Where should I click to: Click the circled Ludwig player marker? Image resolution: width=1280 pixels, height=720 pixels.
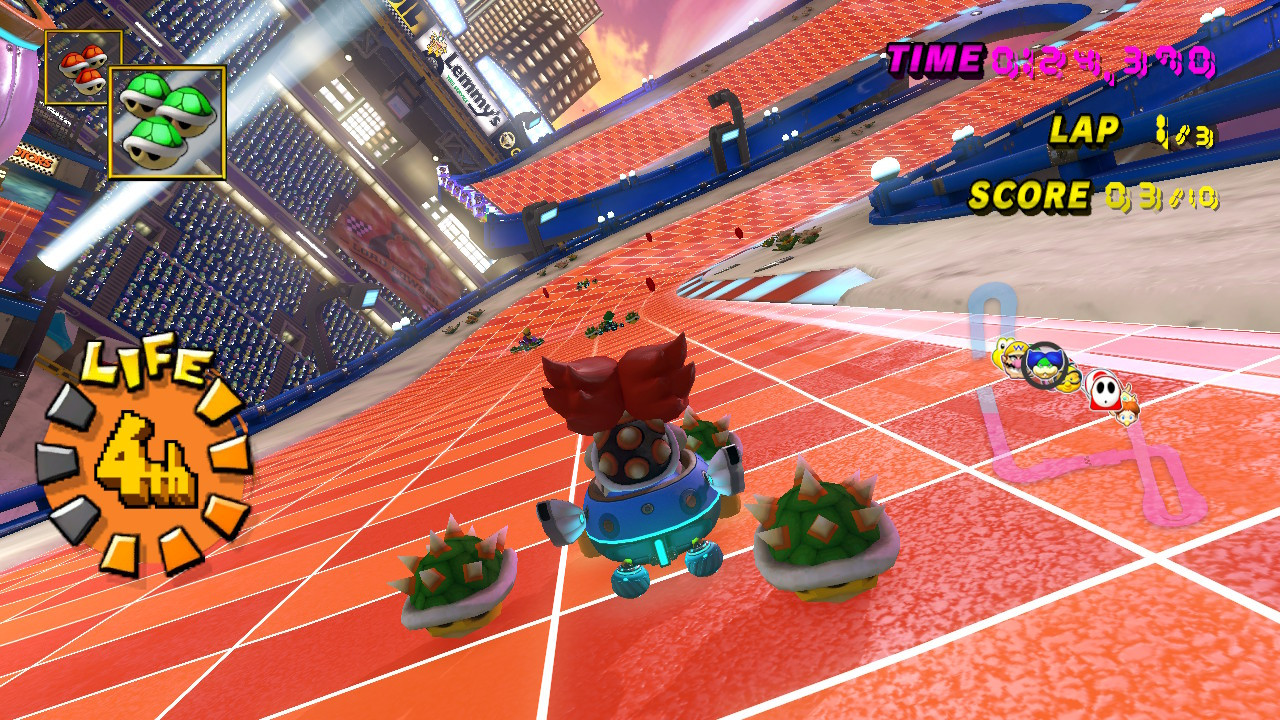[x=1044, y=365]
